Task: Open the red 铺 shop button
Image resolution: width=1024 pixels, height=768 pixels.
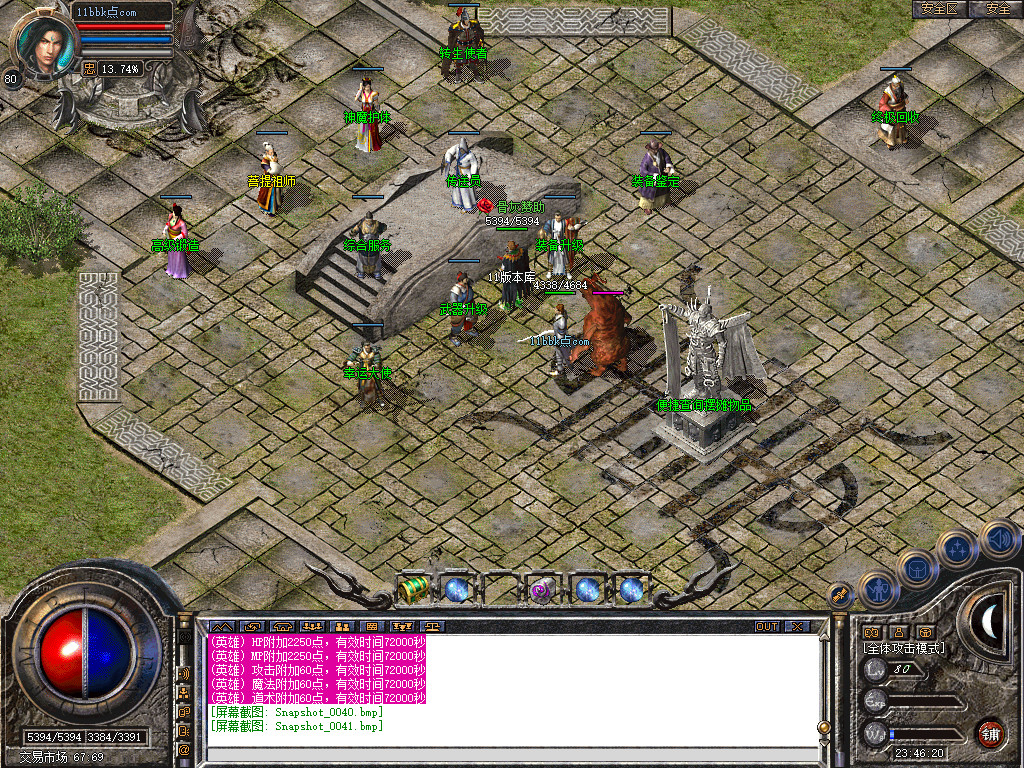Action: 991,733
